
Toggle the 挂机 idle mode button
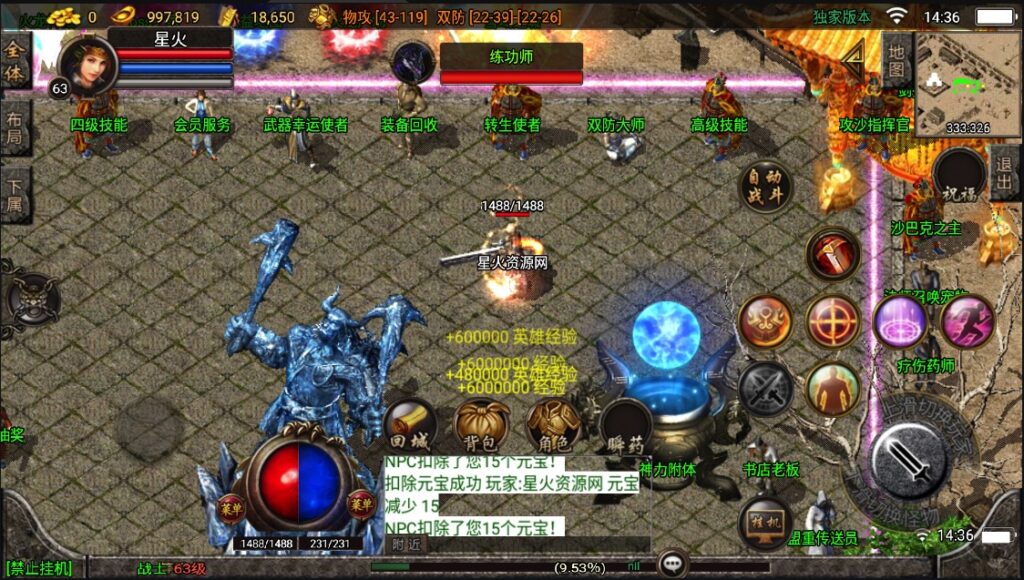coord(765,523)
